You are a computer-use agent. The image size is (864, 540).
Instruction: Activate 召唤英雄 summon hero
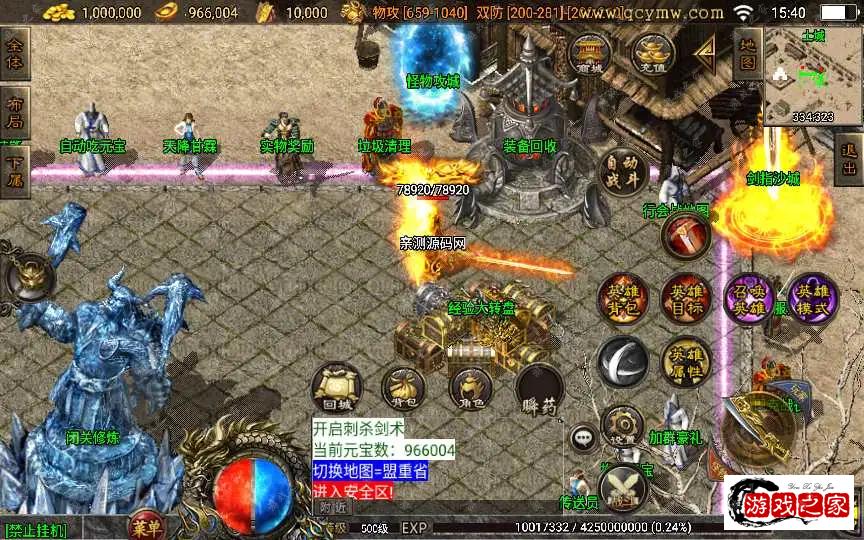pos(749,300)
